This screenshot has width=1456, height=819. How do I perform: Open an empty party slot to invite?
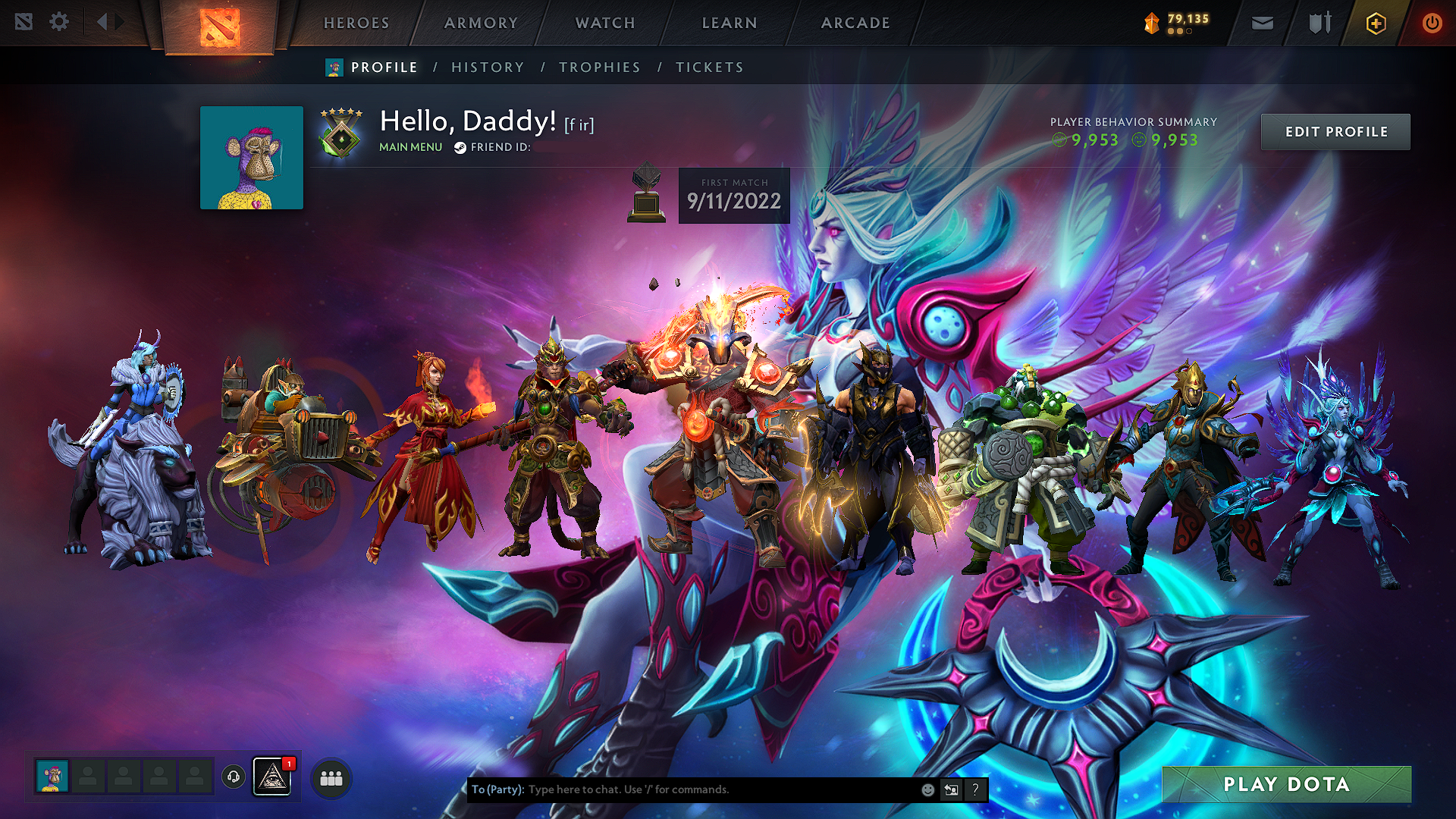click(87, 777)
